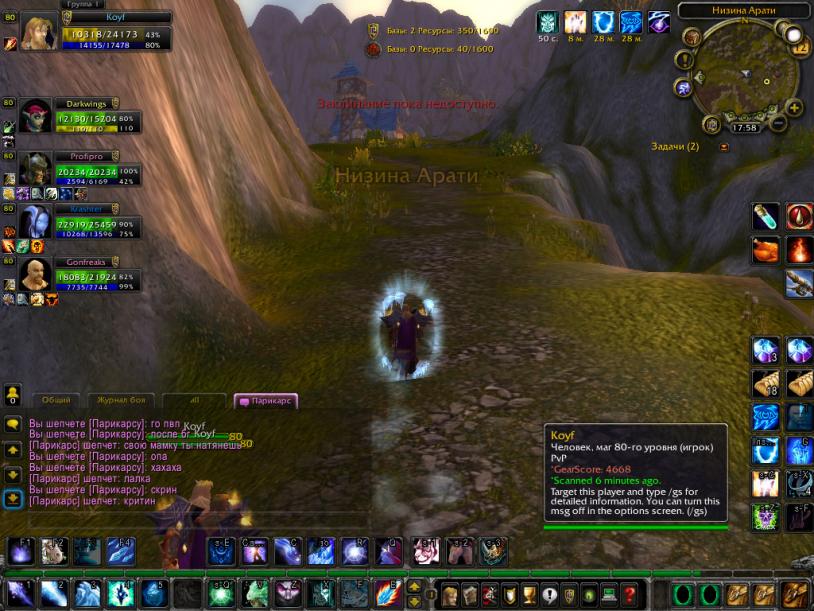Viewport: 814px width, 611px height.
Task: Select the Парикарс whisper tab
Action: 265,401
